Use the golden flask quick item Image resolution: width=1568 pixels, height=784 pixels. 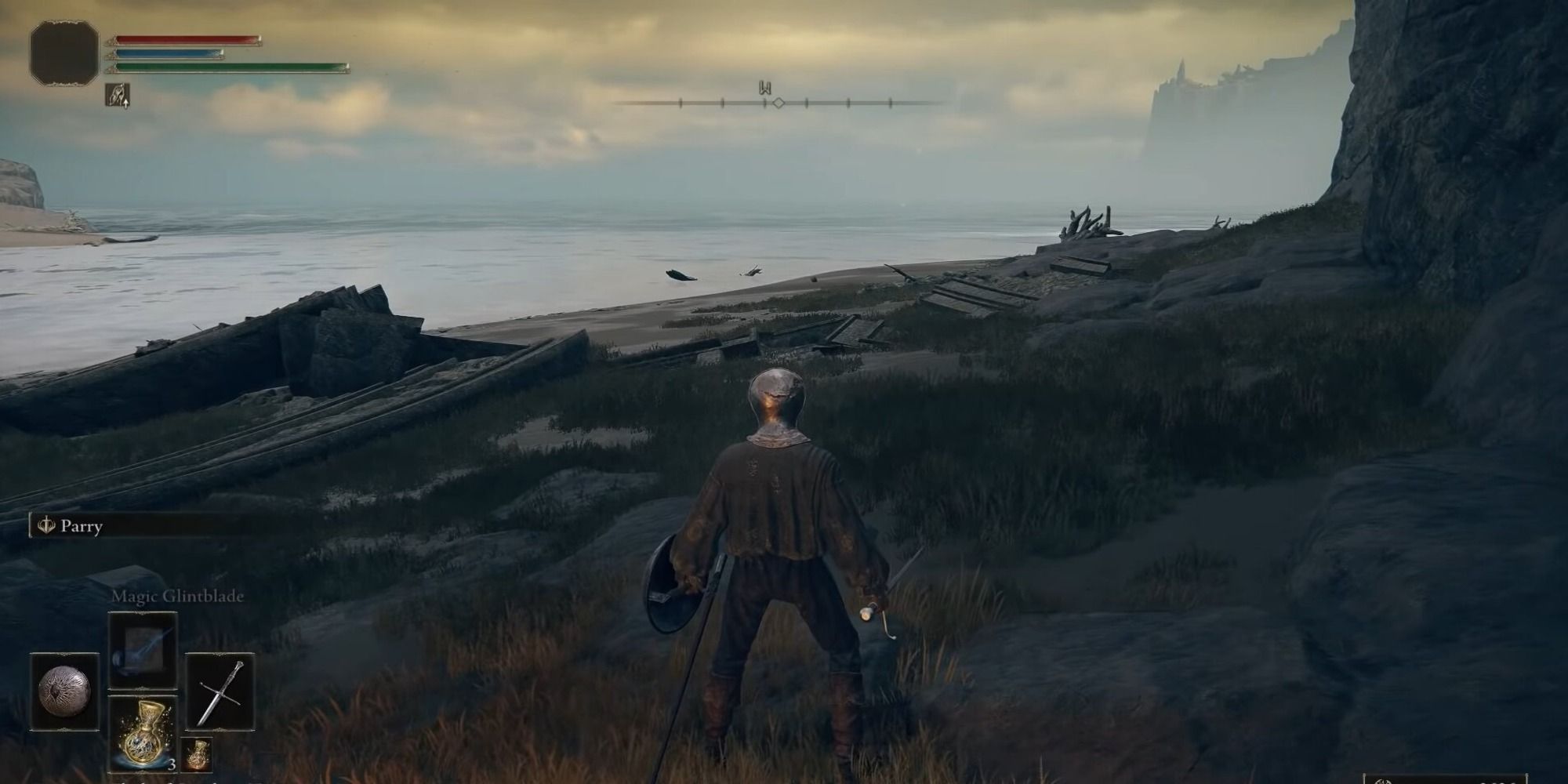143,733
